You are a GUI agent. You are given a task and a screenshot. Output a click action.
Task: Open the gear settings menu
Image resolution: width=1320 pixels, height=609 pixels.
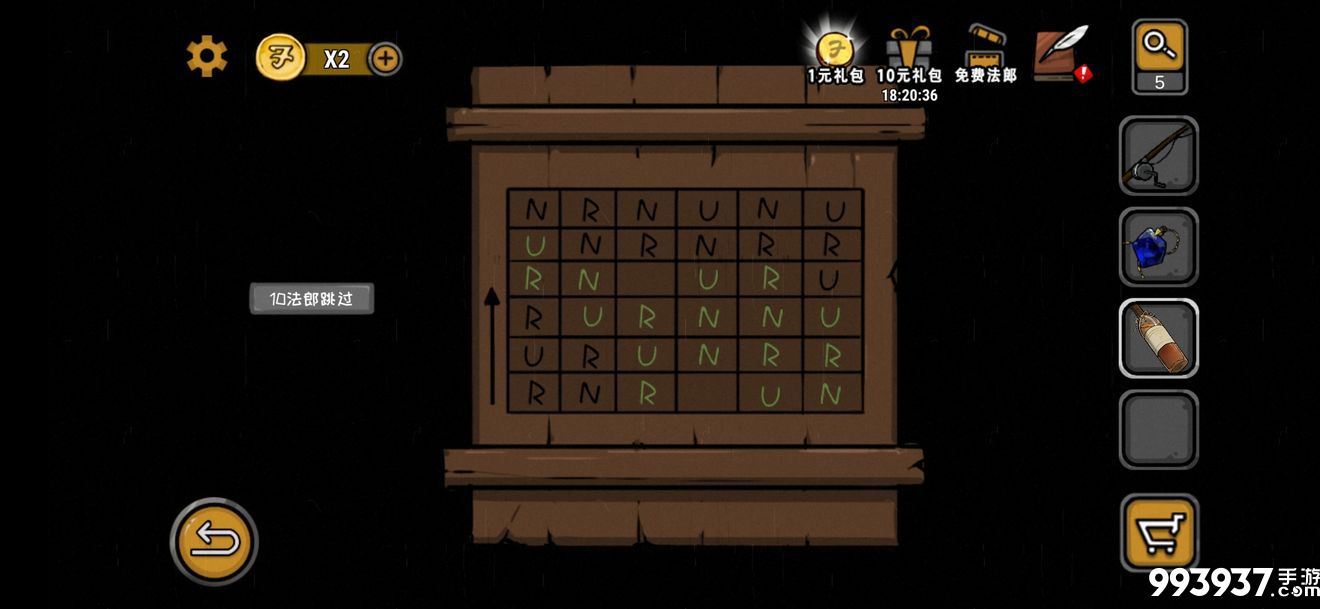click(x=207, y=57)
